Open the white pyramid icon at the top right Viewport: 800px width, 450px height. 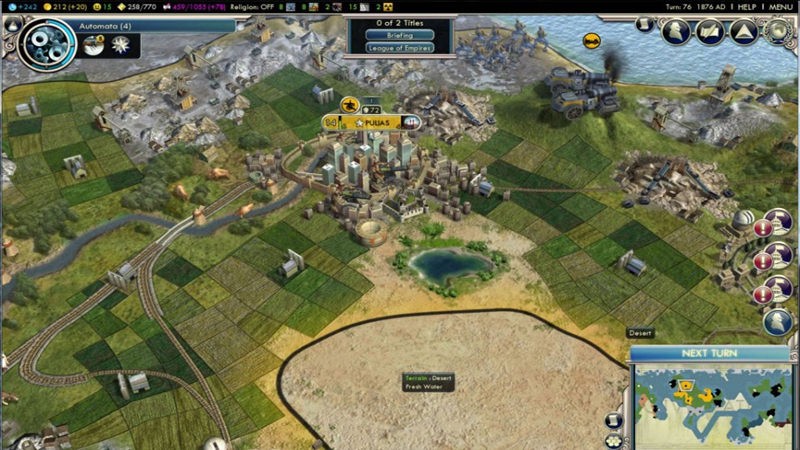744,32
